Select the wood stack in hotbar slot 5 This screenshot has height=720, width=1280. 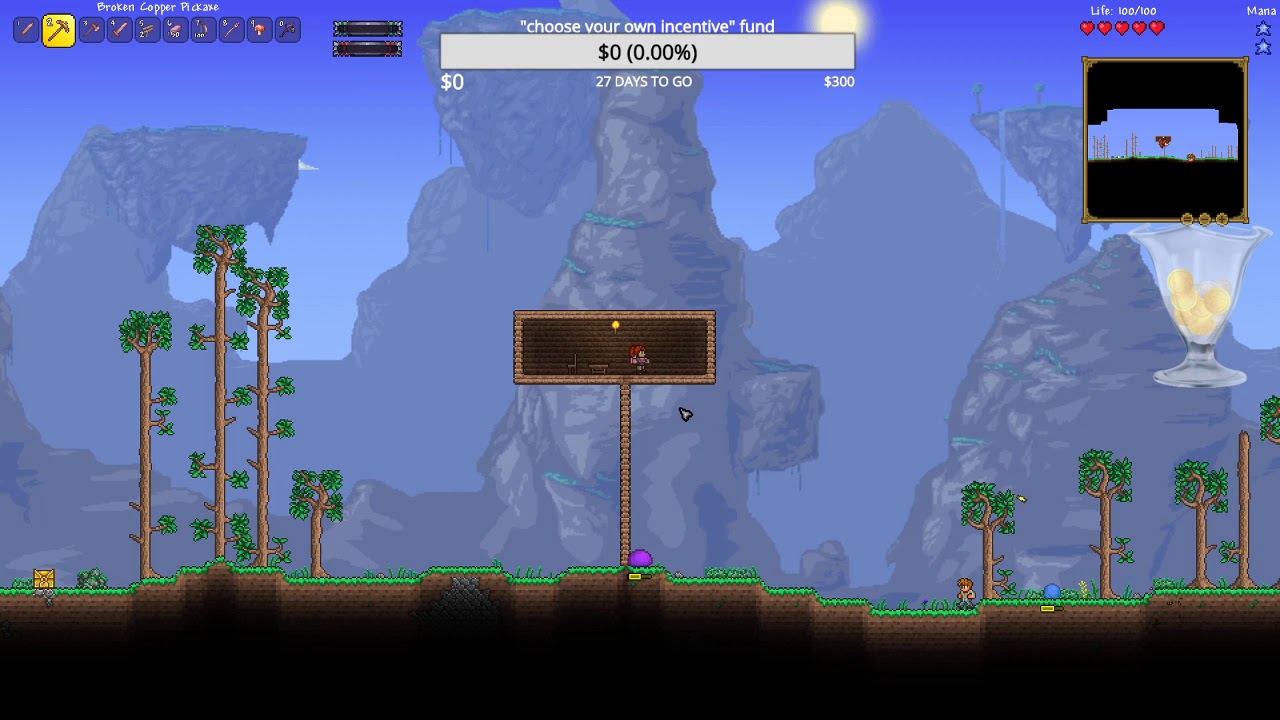pos(147,30)
